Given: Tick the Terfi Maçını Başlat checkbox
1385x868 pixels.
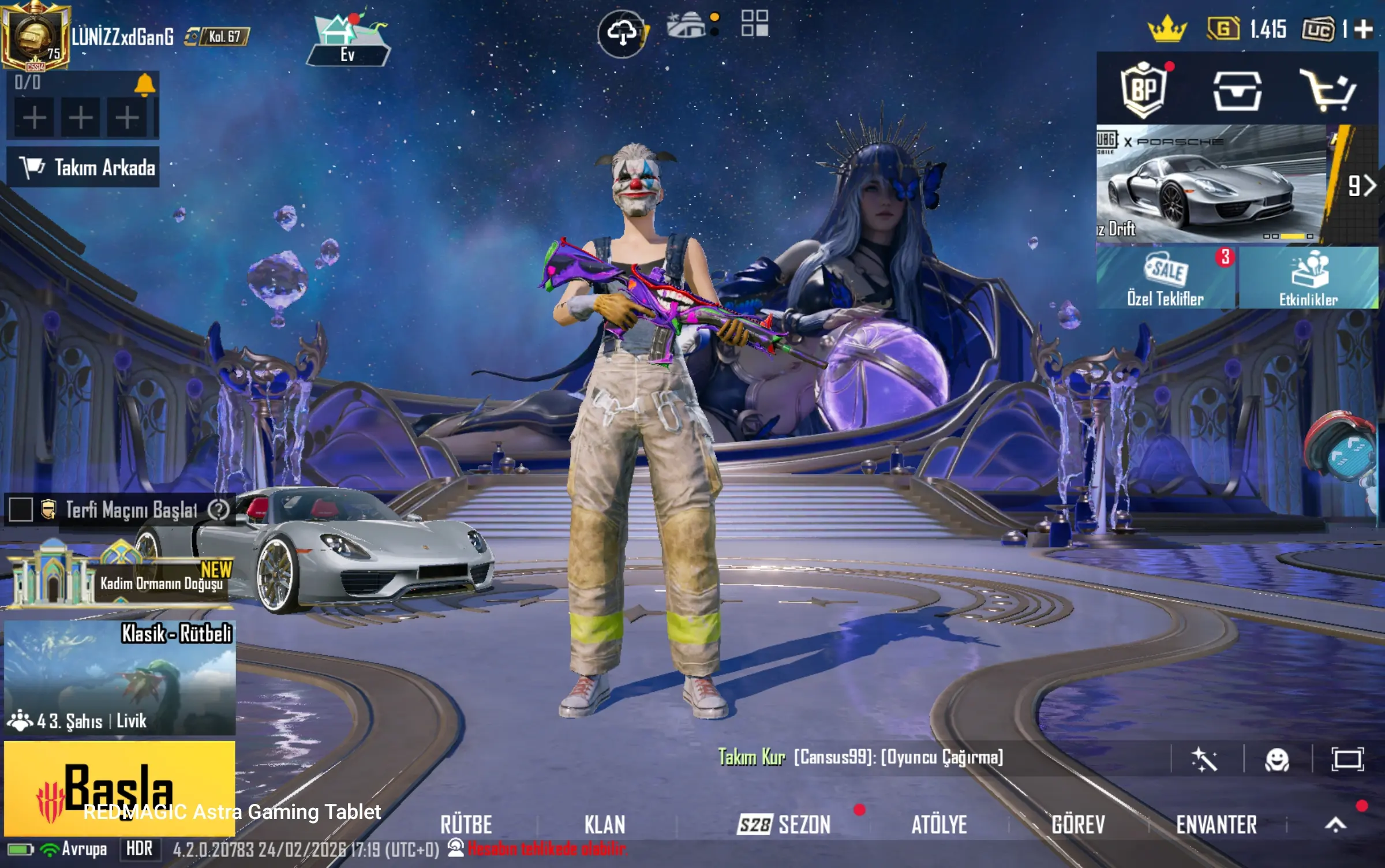Looking at the screenshot, I should 21,510.
